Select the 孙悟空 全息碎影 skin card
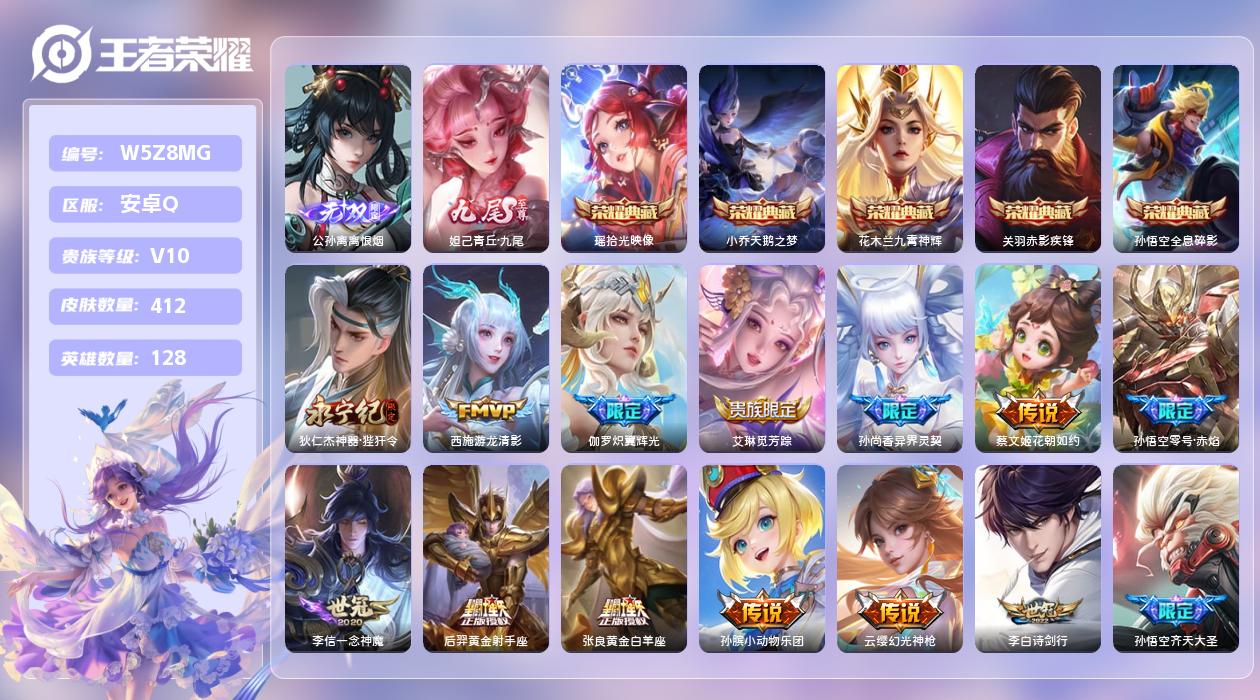 tap(1176, 158)
